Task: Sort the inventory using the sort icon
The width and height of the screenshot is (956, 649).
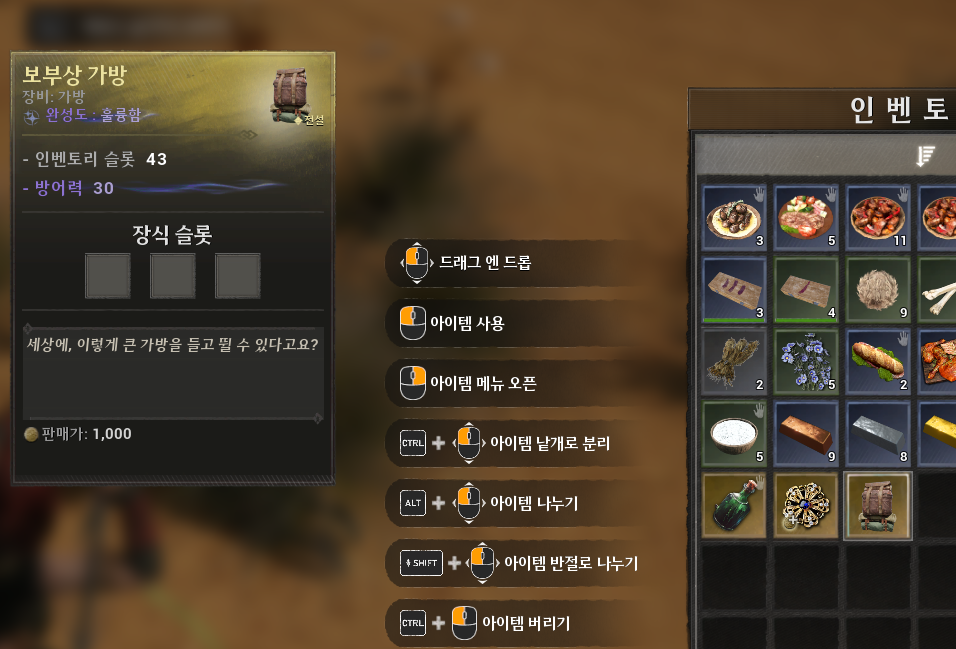Action: (925, 155)
